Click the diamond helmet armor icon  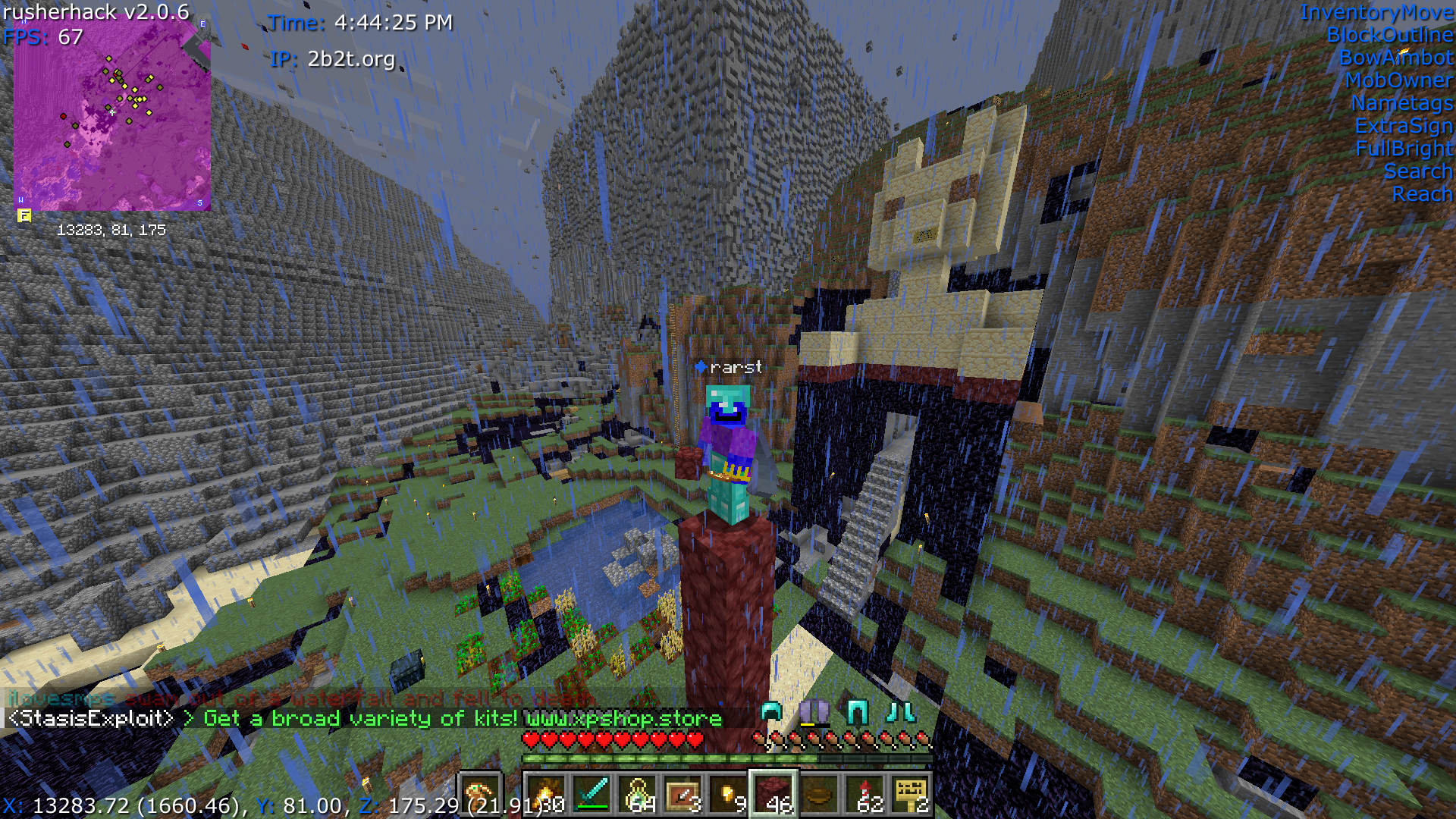pyautogui.click(x=771, y=712)
